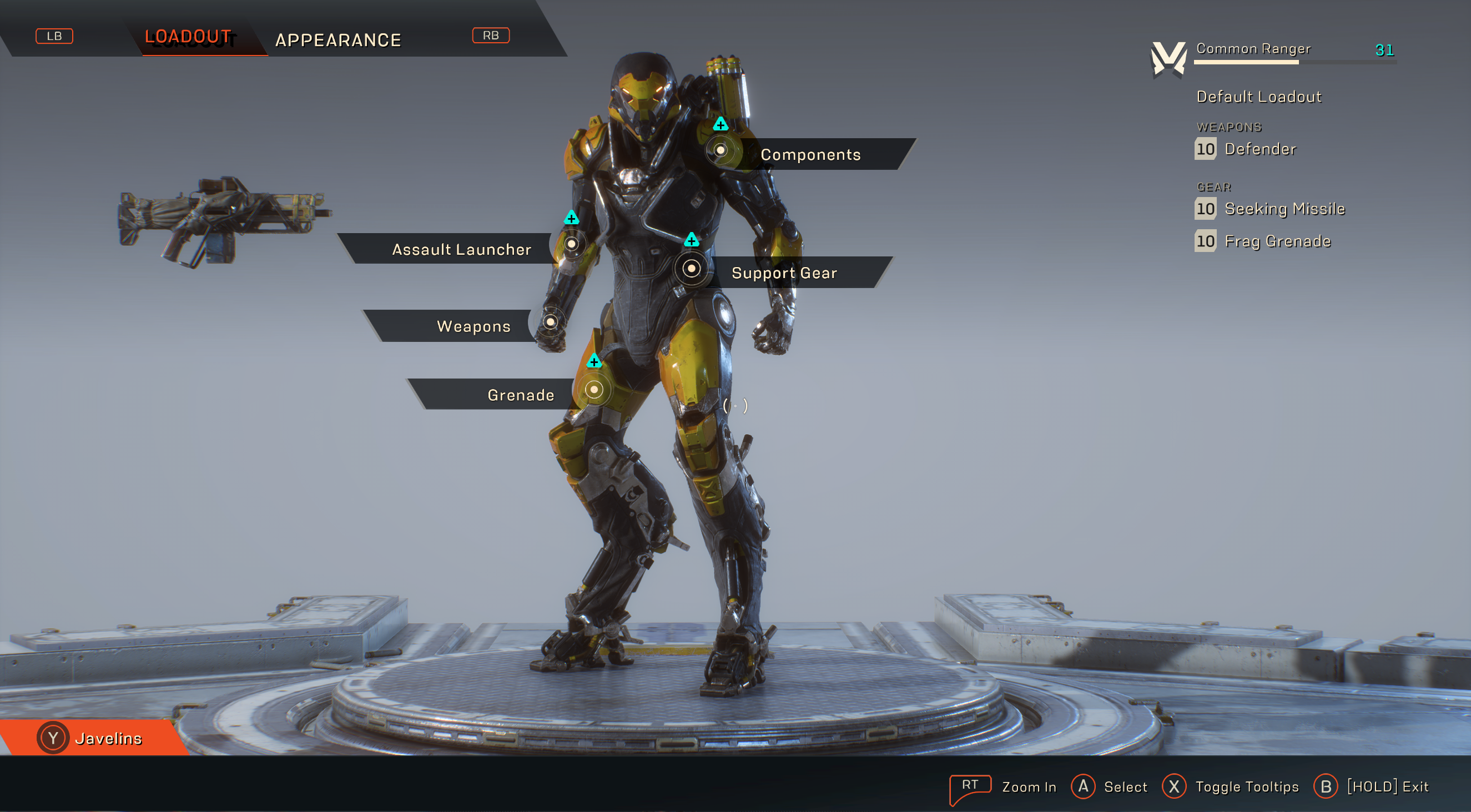
Task: Switch to the Appearance tab
Action: point(338,40)
